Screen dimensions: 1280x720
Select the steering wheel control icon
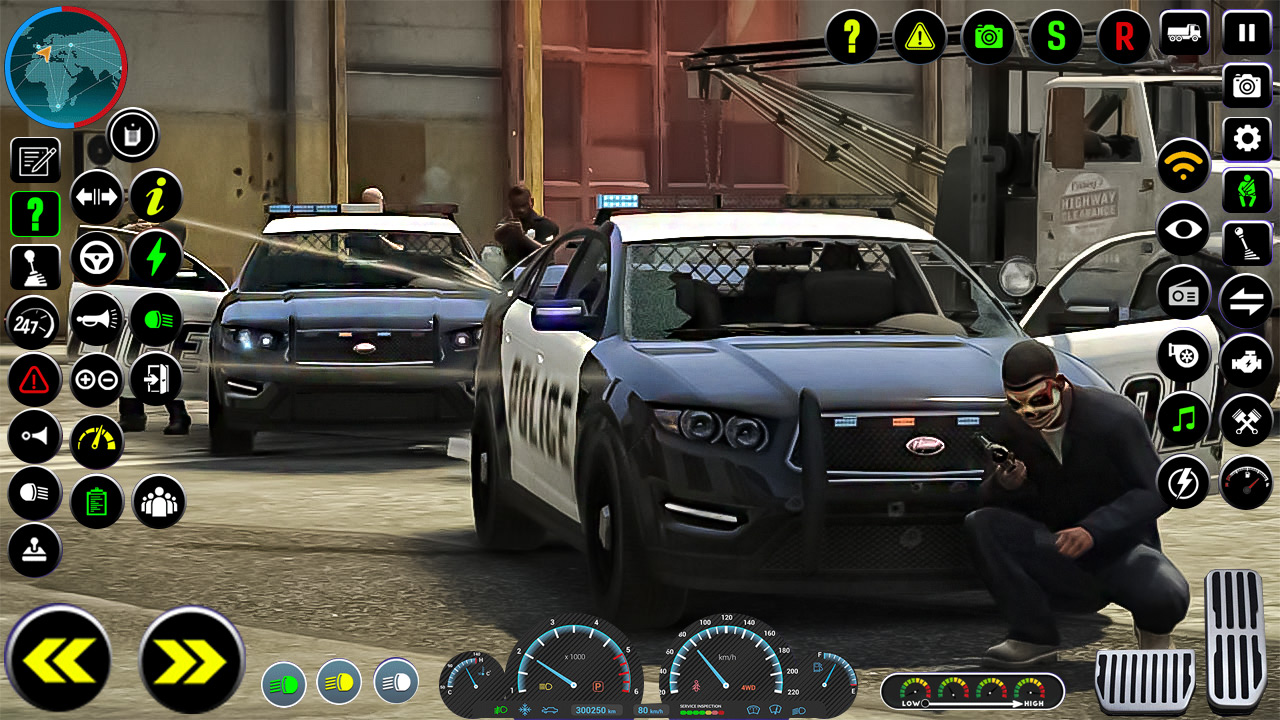click(x=96, y=258)
